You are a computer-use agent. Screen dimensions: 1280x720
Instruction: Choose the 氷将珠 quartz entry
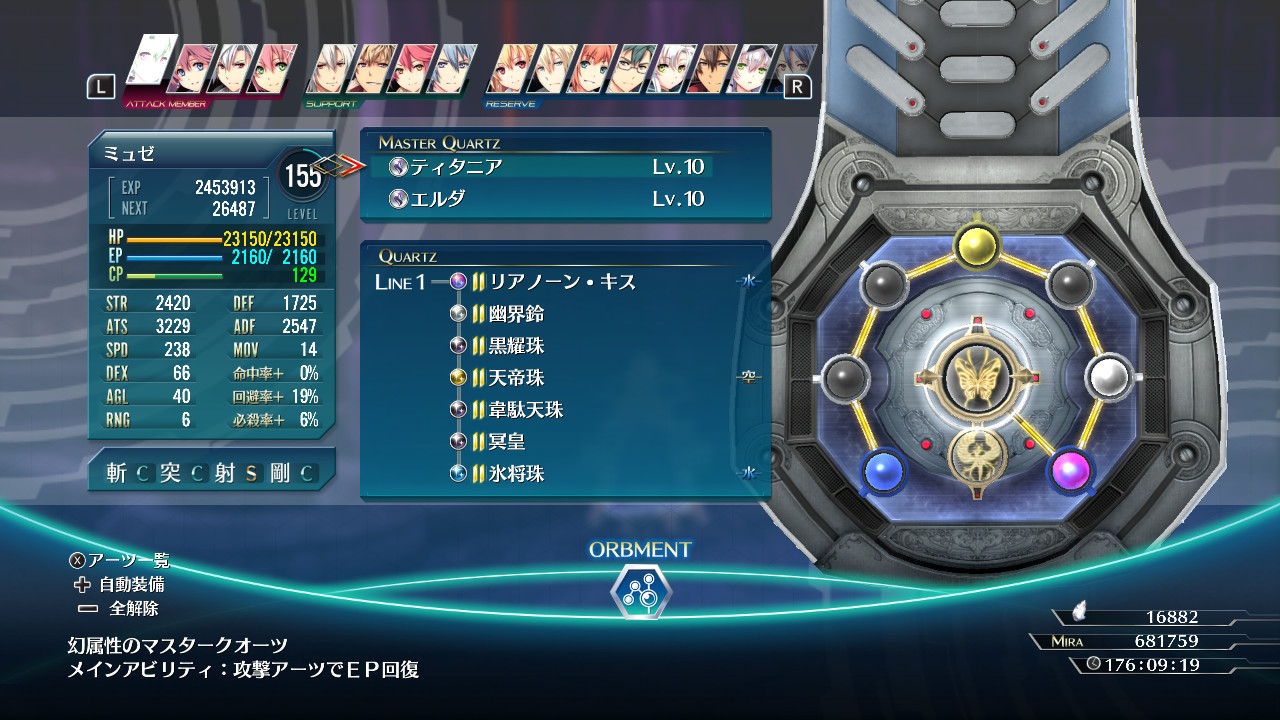click(x=516, y=474)
